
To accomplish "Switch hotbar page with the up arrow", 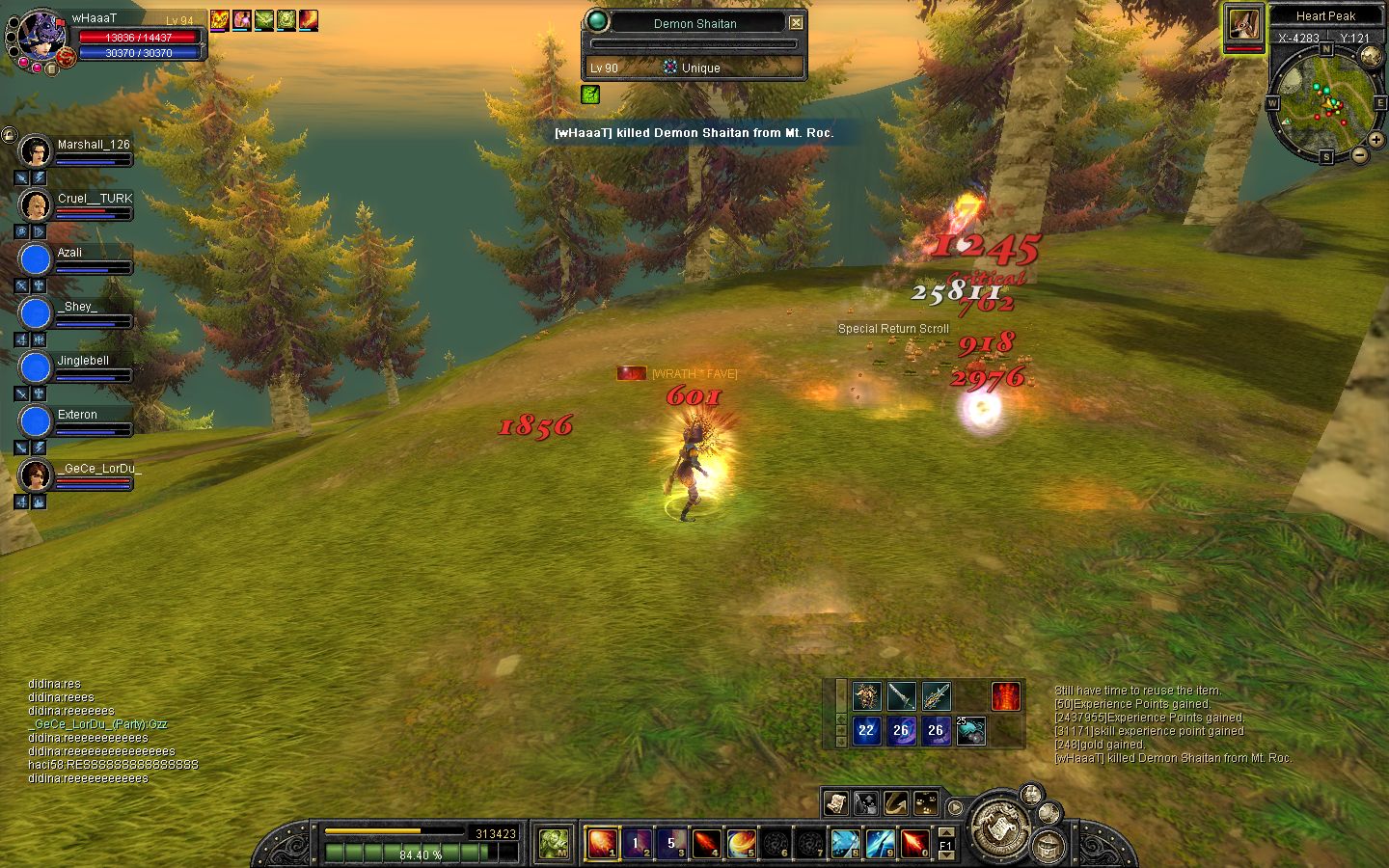I will pyautogui.click(x=946, y=832).
